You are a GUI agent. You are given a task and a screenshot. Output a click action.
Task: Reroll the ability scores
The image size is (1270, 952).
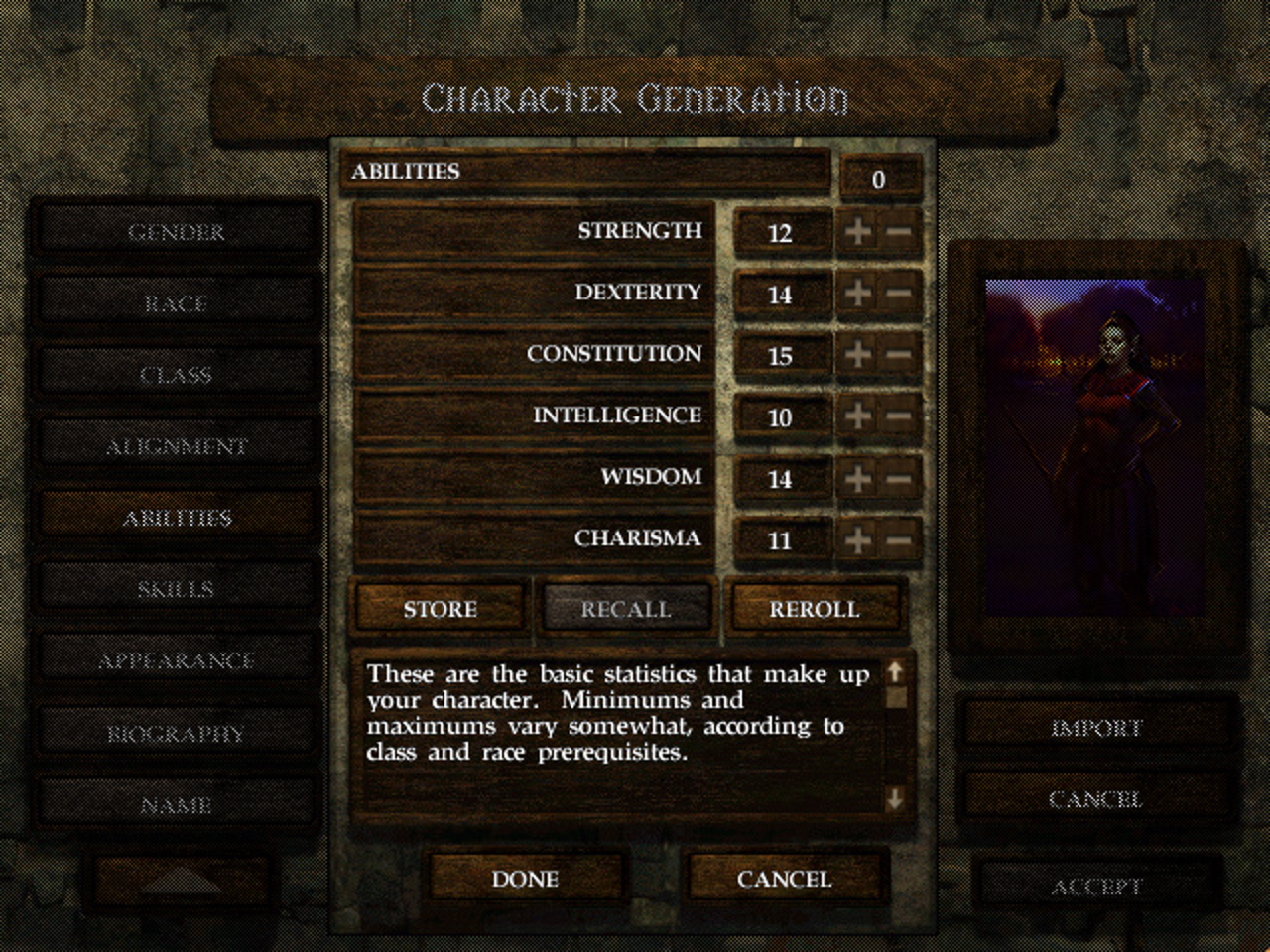point(816,608)
